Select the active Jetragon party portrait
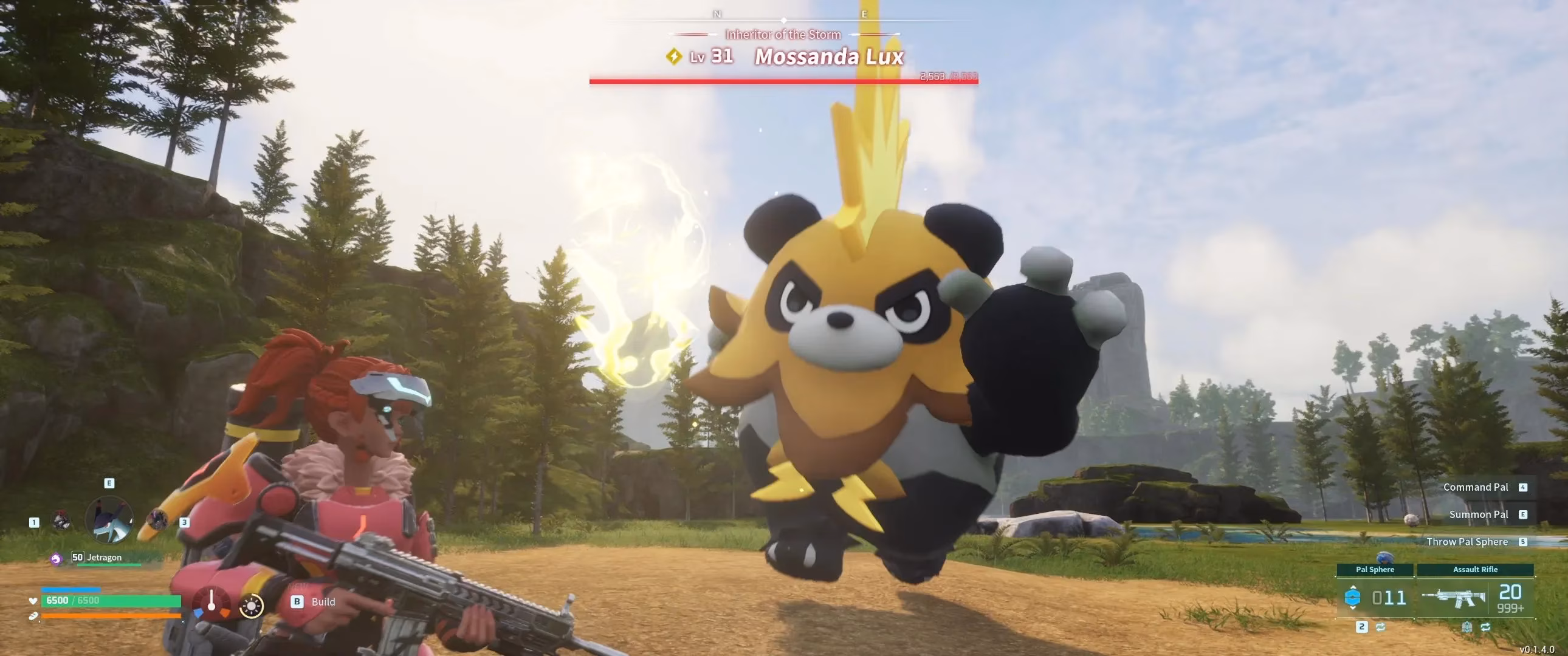Viewport: 1568px width, 656px height. (109, 521)
